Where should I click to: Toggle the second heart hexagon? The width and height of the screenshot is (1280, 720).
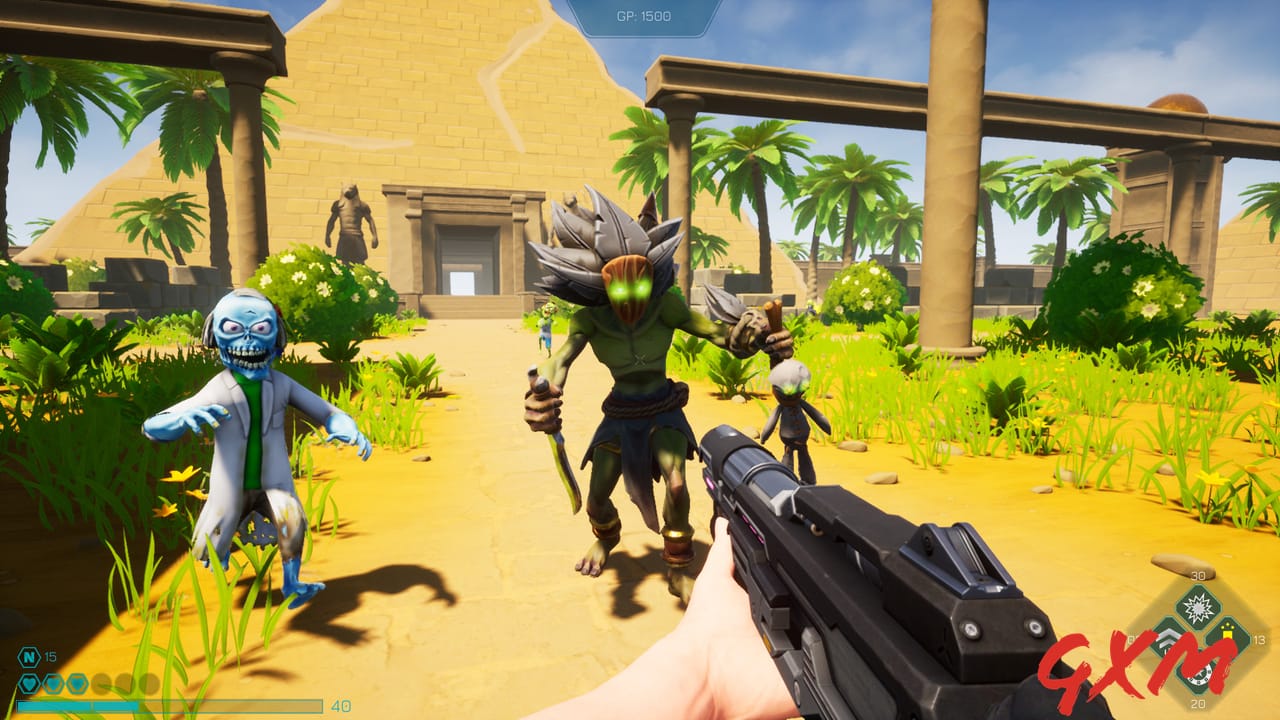coord(53,683)
